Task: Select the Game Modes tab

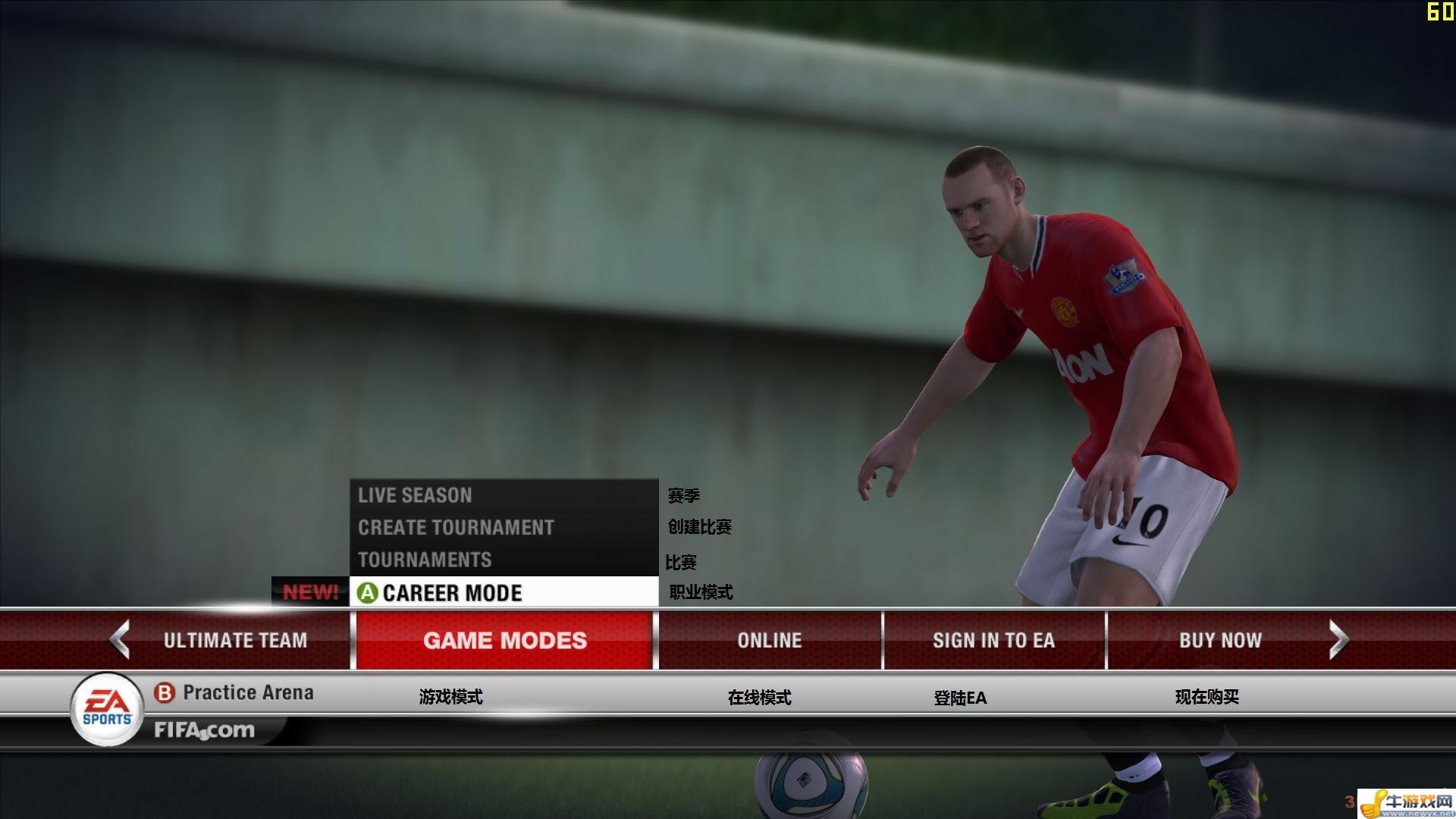Action: pos(504,641)
